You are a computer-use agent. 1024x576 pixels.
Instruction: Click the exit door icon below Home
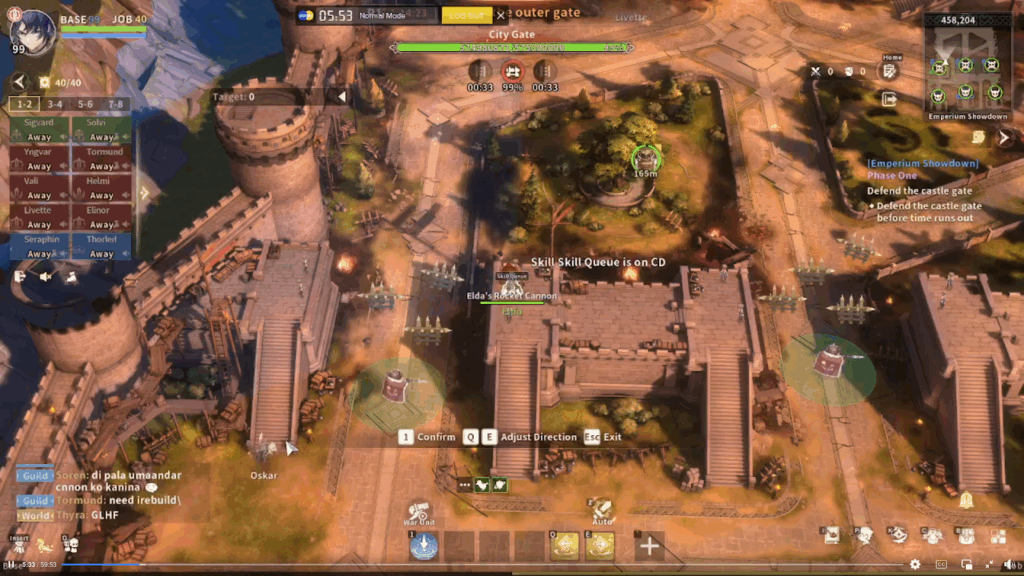click(889, 99)
